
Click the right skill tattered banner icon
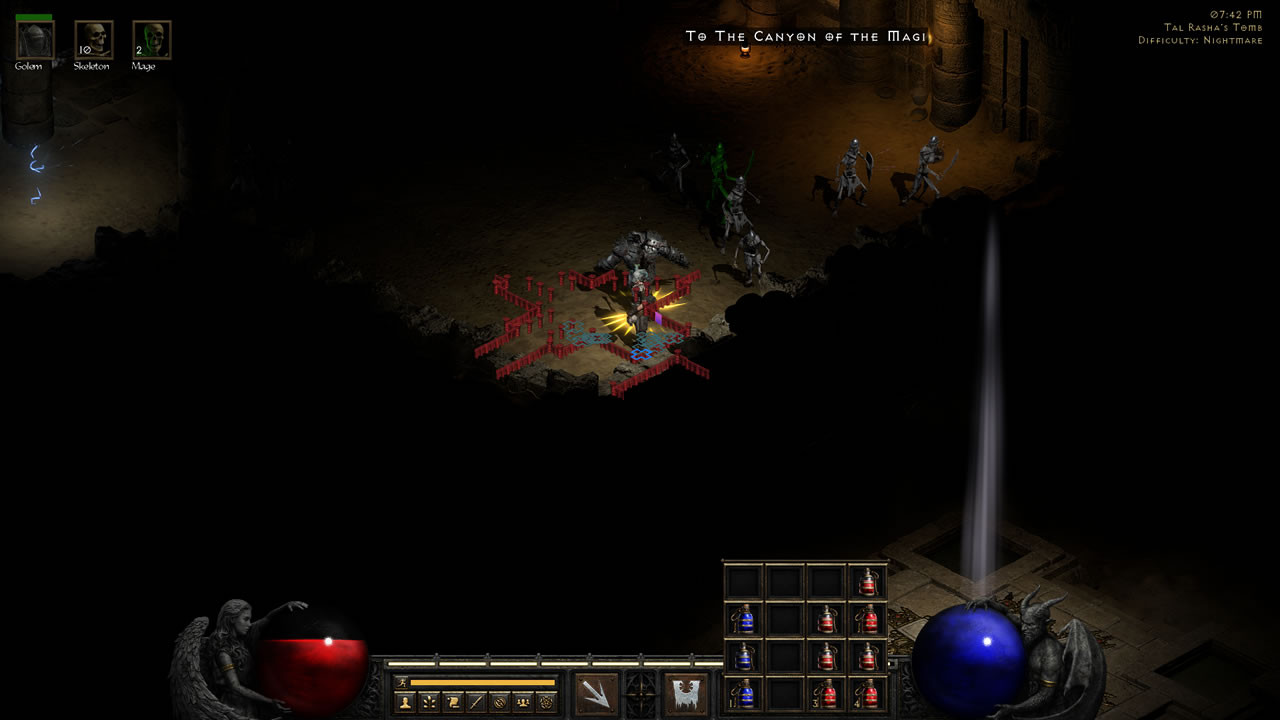click(686, 693)
